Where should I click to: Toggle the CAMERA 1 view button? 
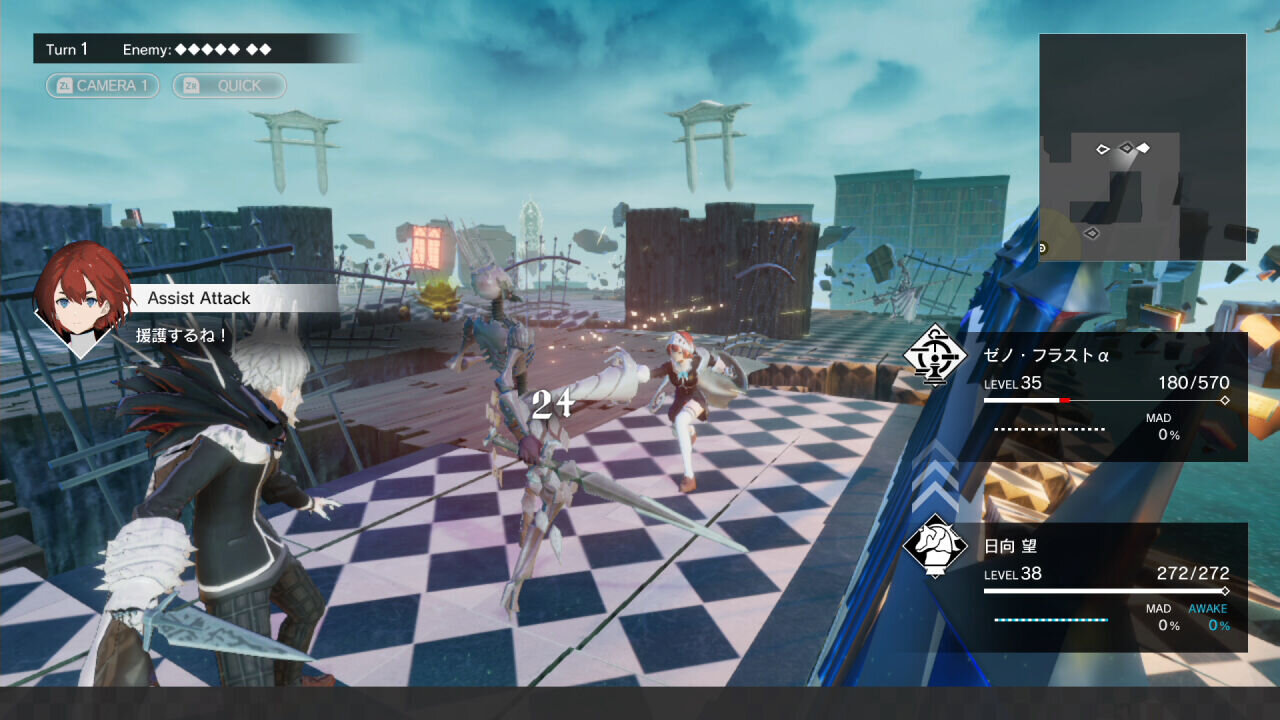pos(102,86)
